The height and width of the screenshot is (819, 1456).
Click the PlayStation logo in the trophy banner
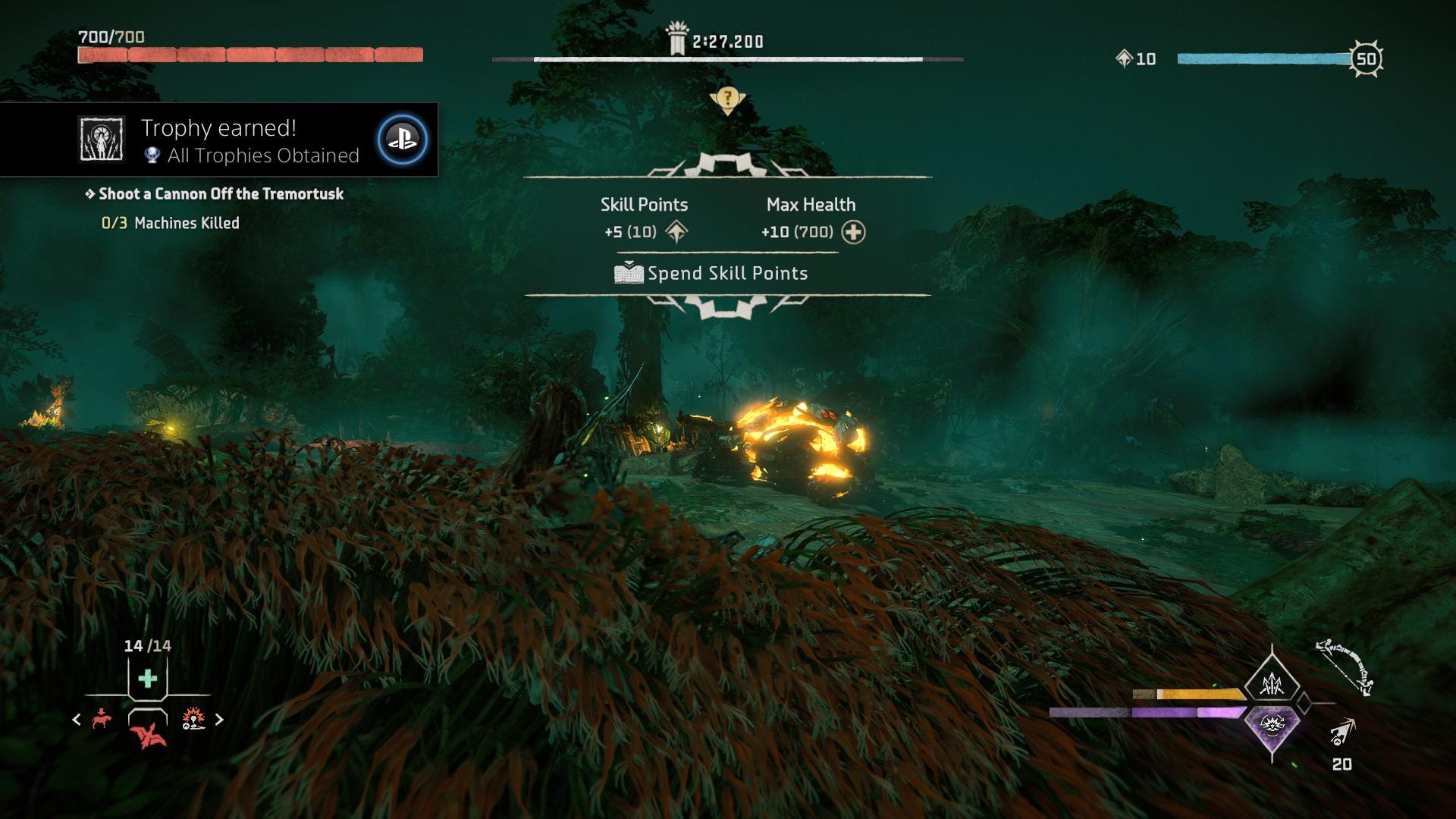pos(406,140)
